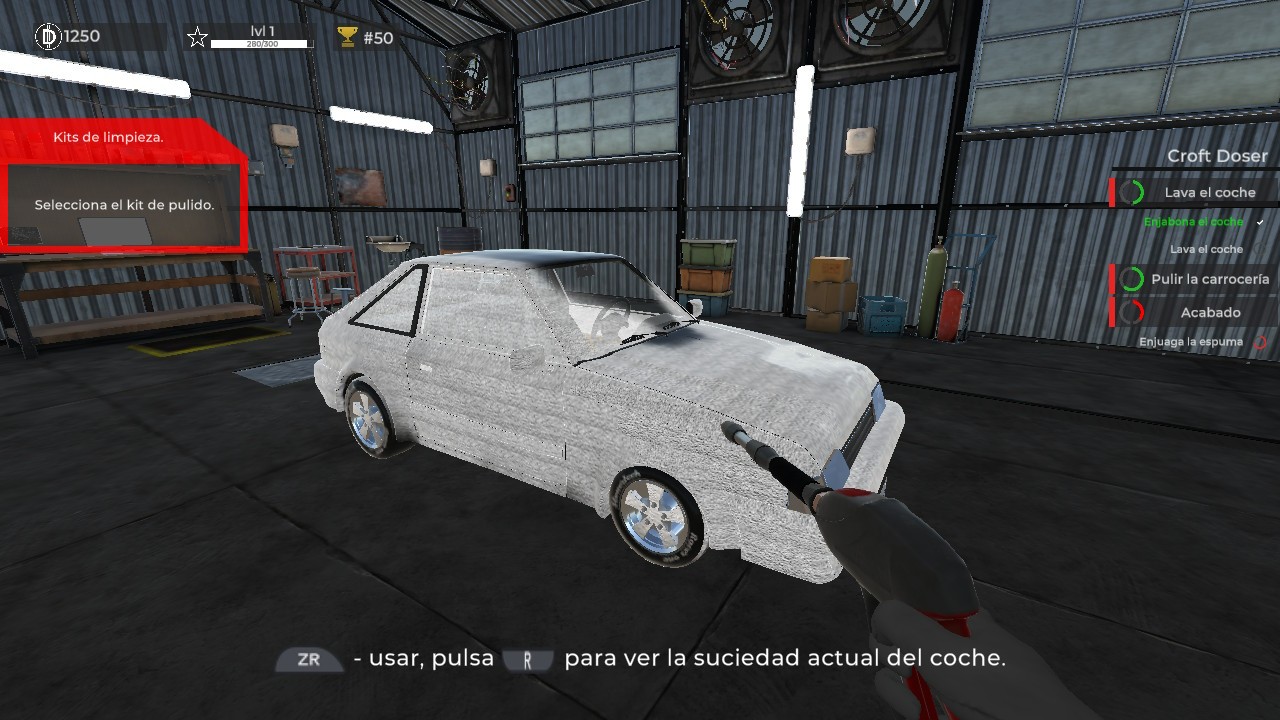This screenshot has height=720, width=1280.
Task: Select the Pulir la carrocería progress ring
Action: point(1131,278)
